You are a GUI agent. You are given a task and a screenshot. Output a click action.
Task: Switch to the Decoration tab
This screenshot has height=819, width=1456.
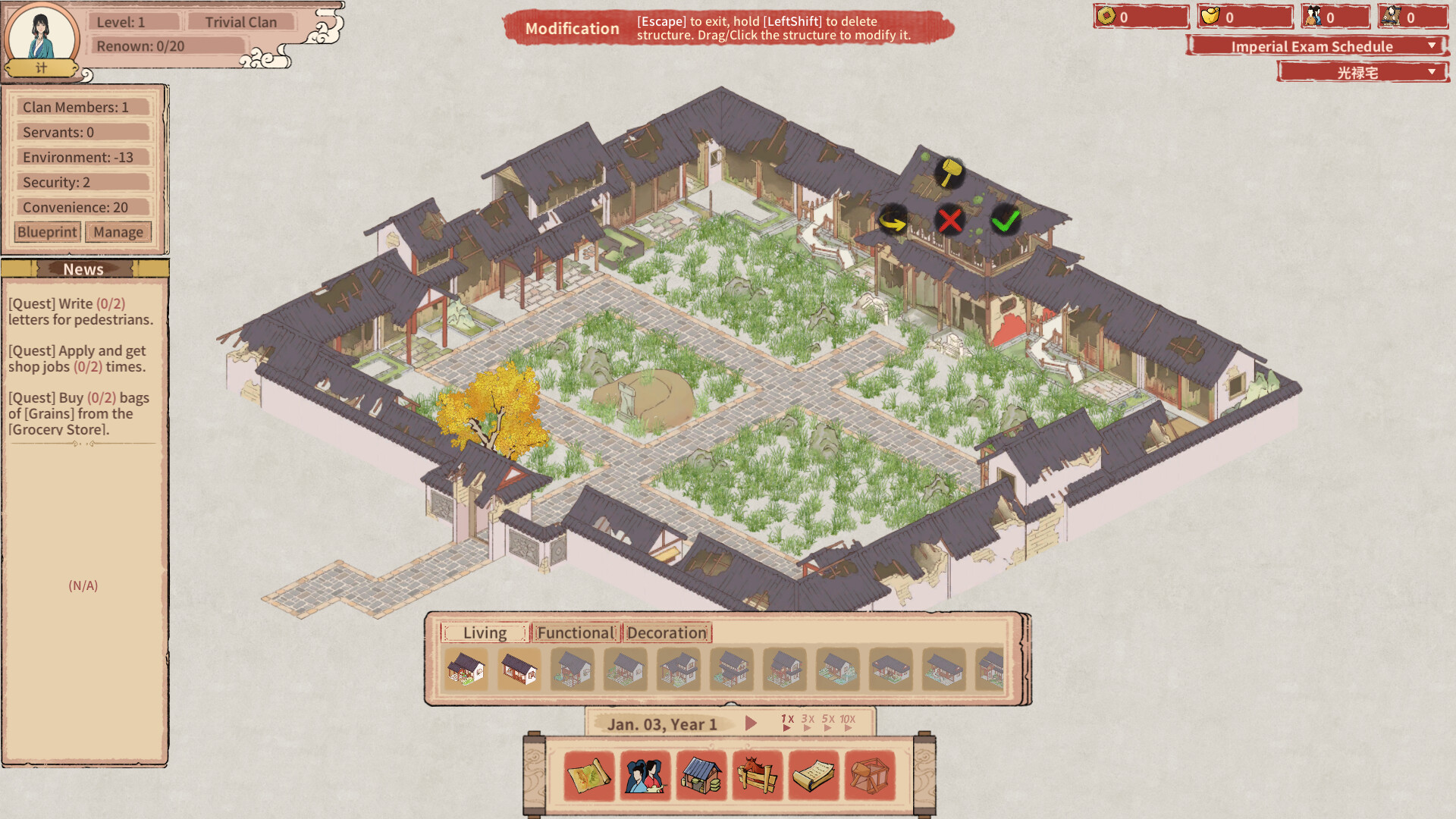click(667, 632)
